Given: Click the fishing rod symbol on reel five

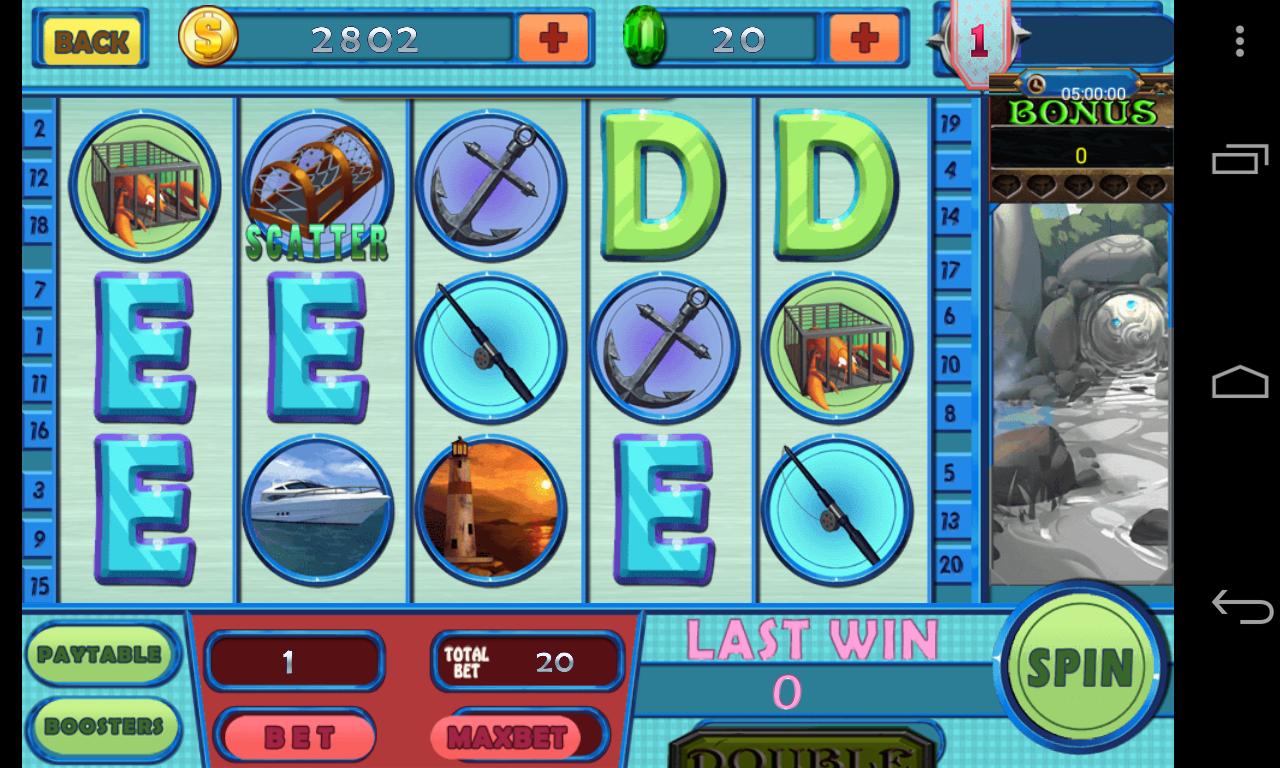Looking at the screenshot, I should click(837, 510).
